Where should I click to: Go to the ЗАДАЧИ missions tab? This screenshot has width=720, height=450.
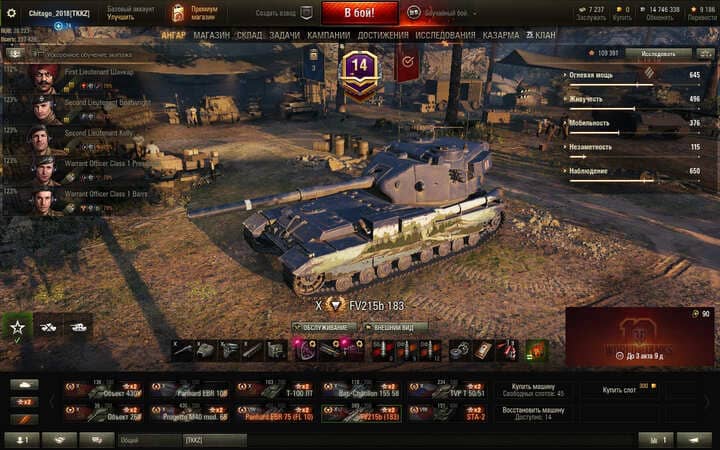284,35
